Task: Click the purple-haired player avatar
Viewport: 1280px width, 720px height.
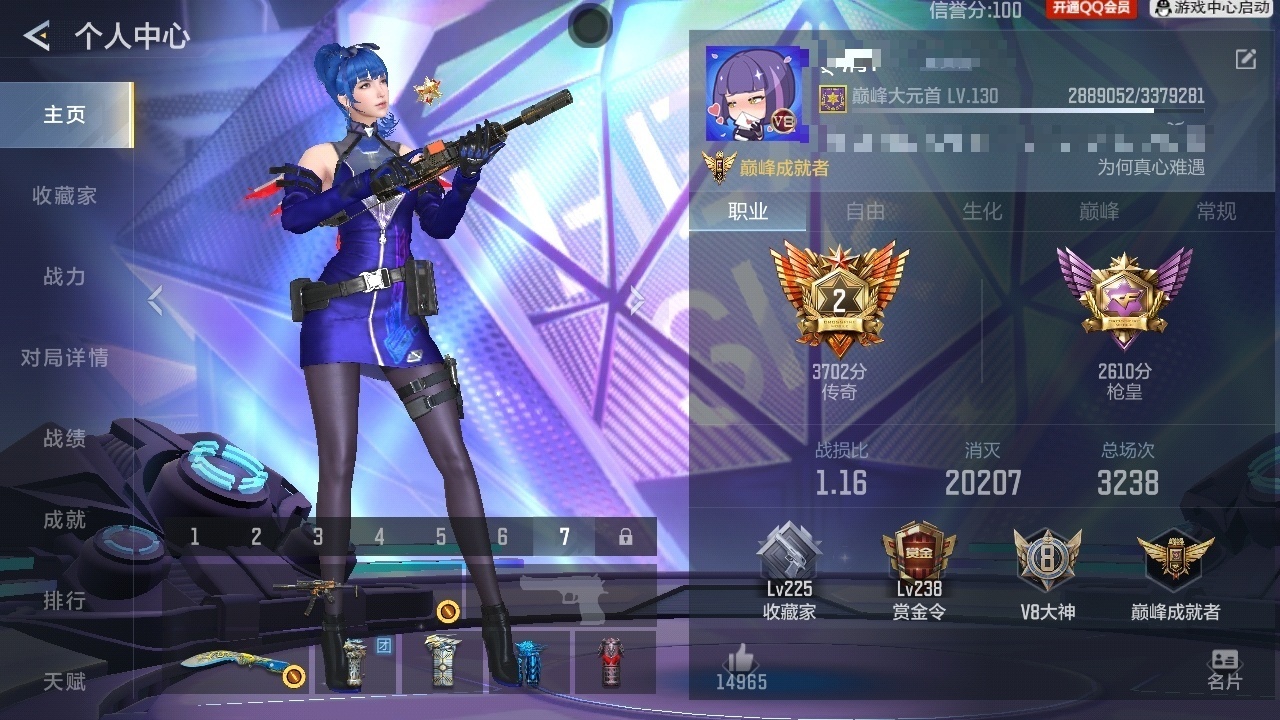Action: tap(747, 94)
